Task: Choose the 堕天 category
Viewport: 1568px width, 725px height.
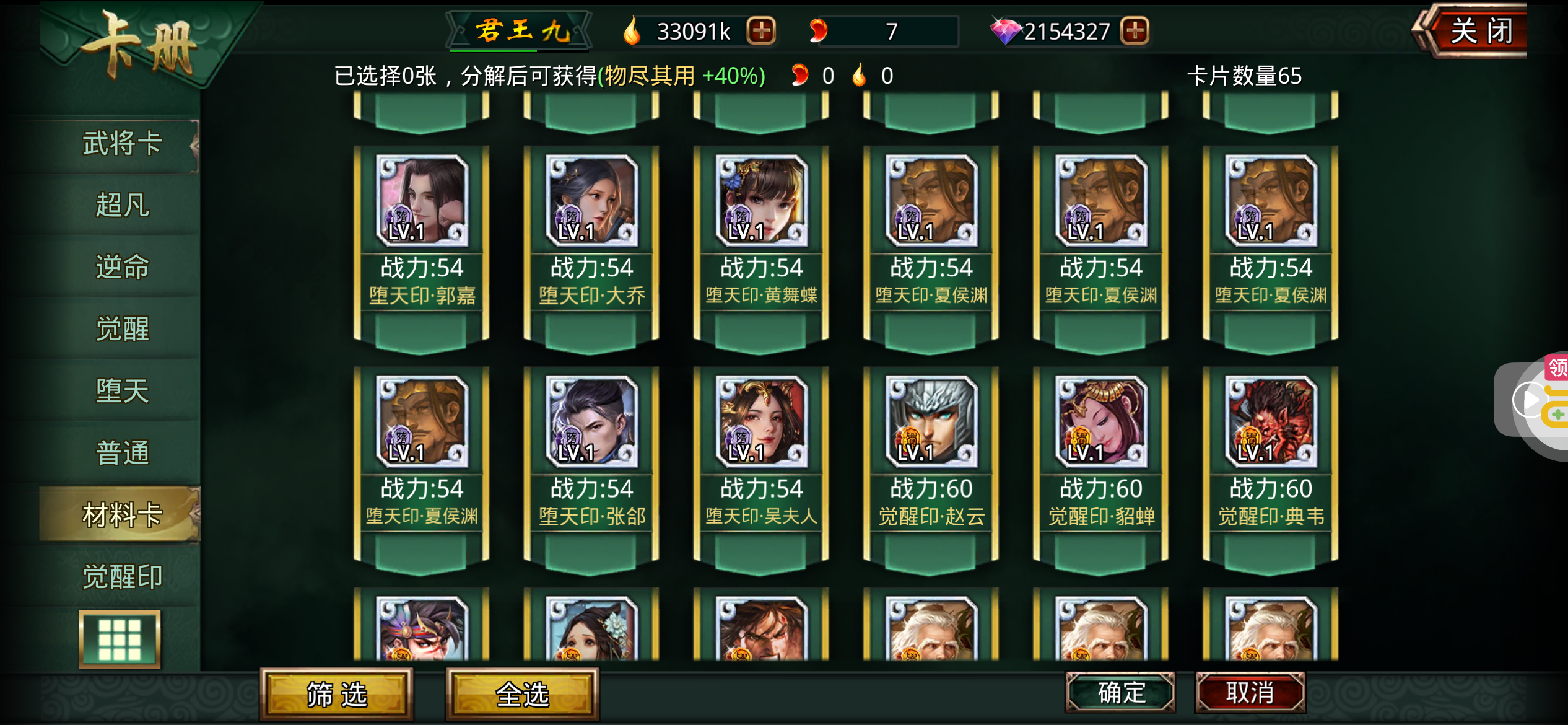Action: (x=122, y=391)
